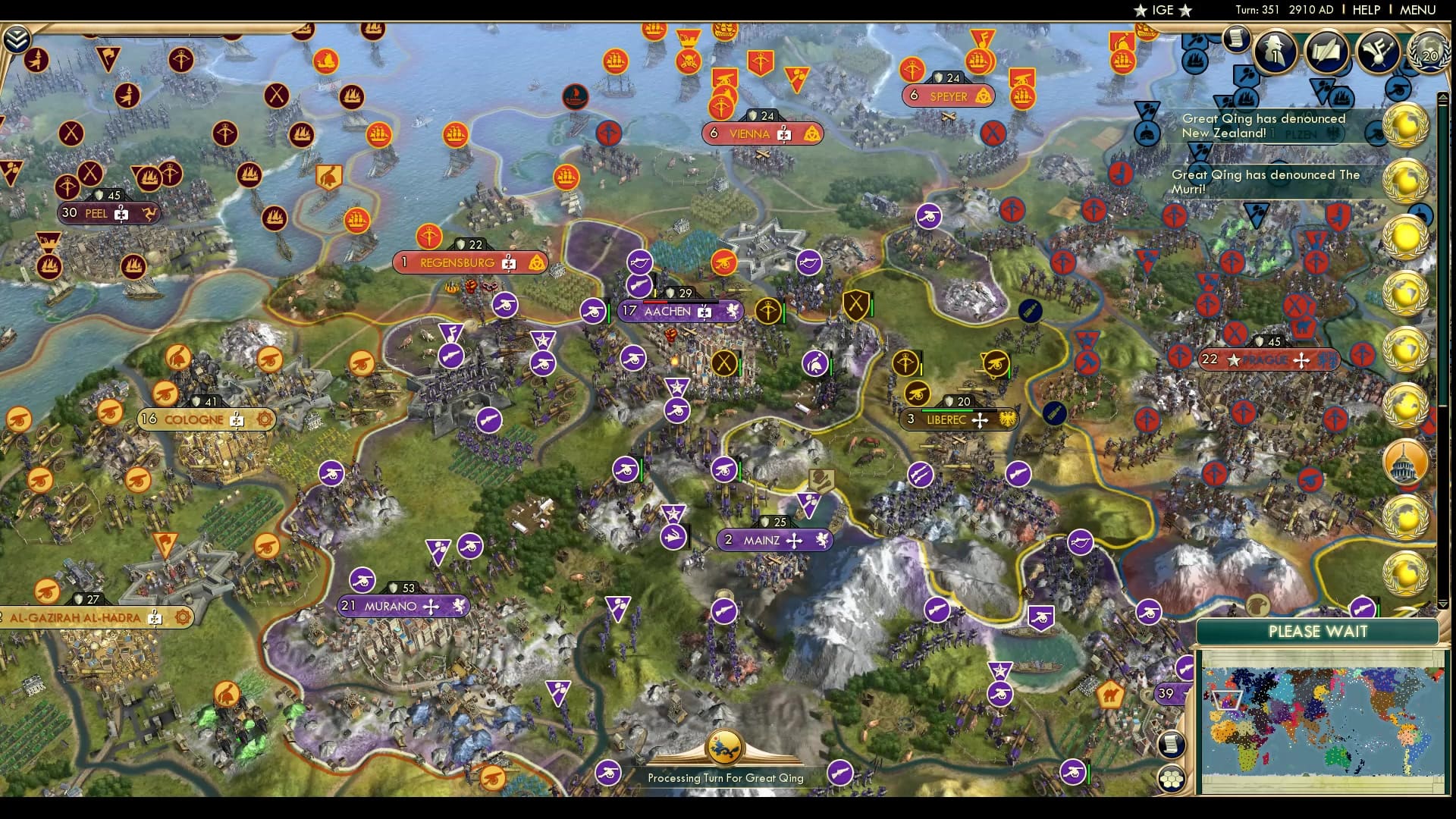Click the scroll-and-quill Great Writer notification icon
The width and height of the screenshot is (1456, 819).
pyautogui.click(x=1326, y=51)
